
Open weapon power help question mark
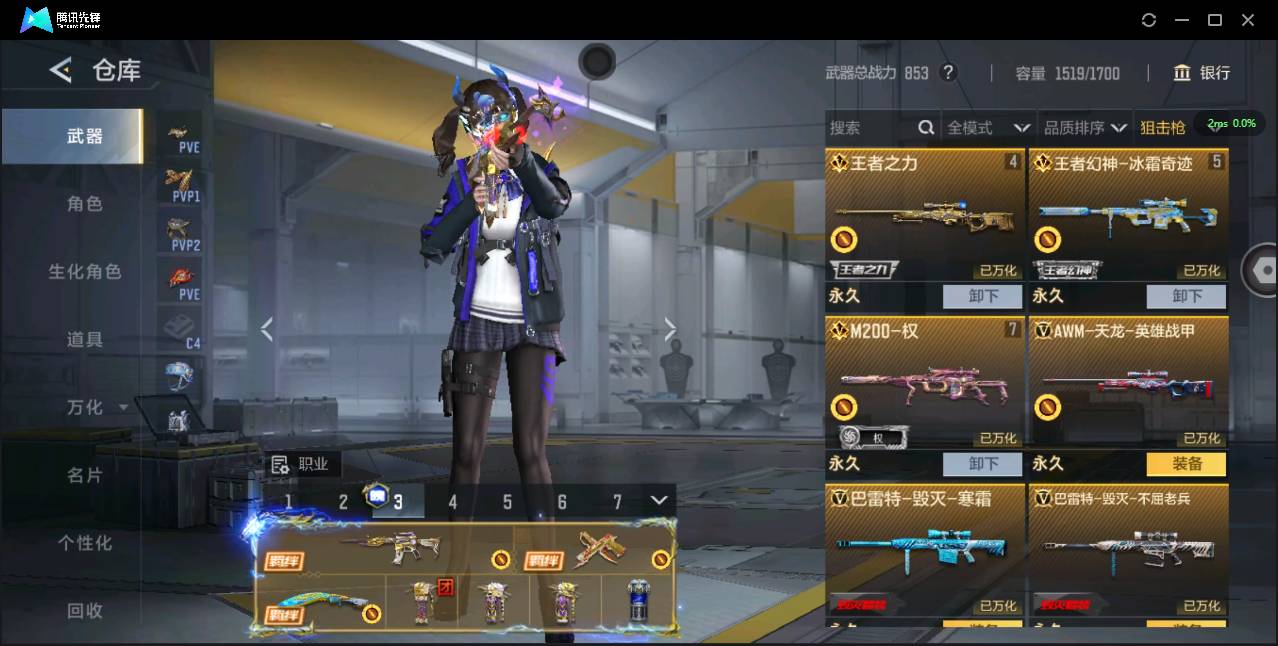click(949, 73)
